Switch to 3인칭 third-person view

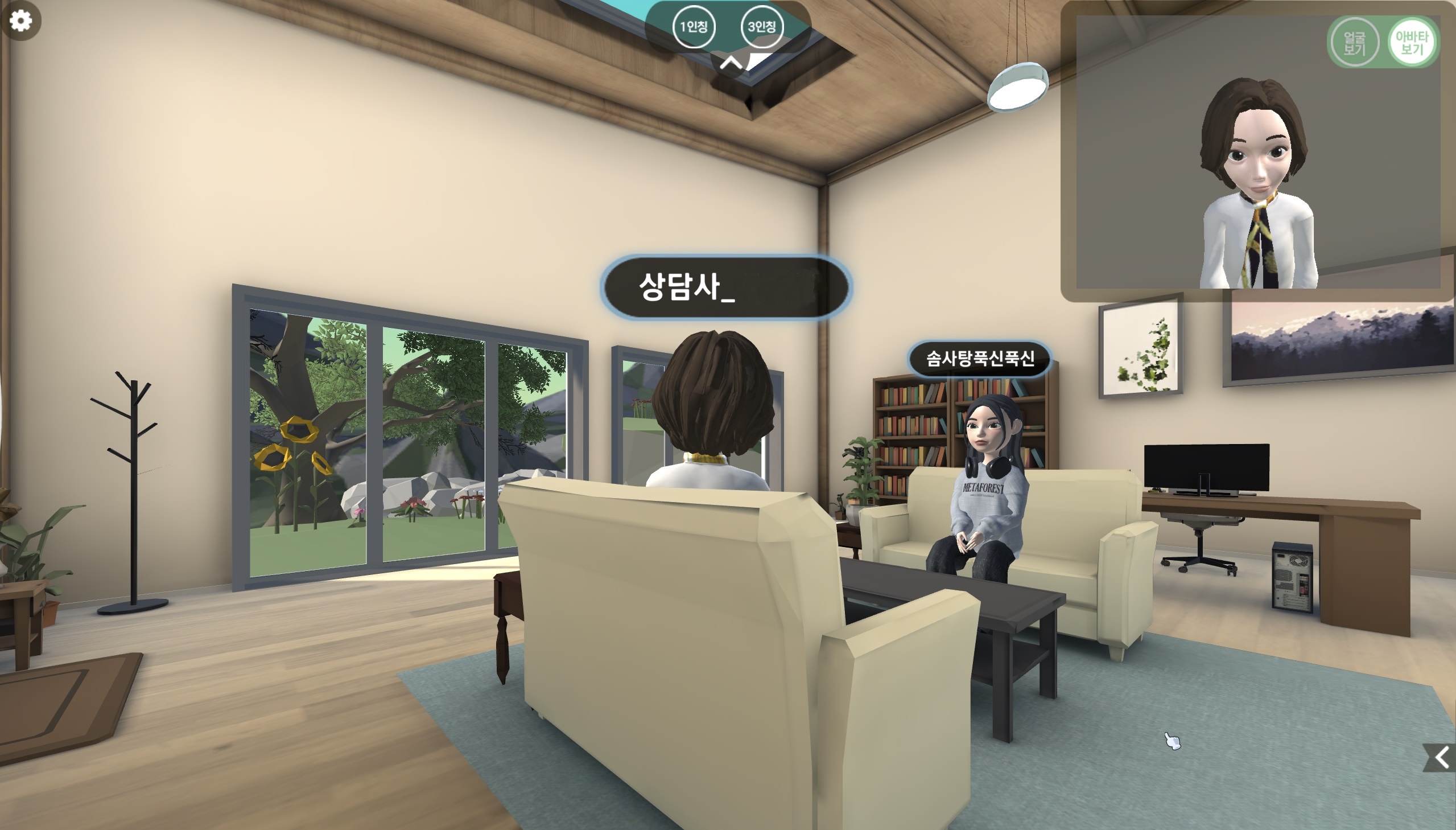pos(762,27)
